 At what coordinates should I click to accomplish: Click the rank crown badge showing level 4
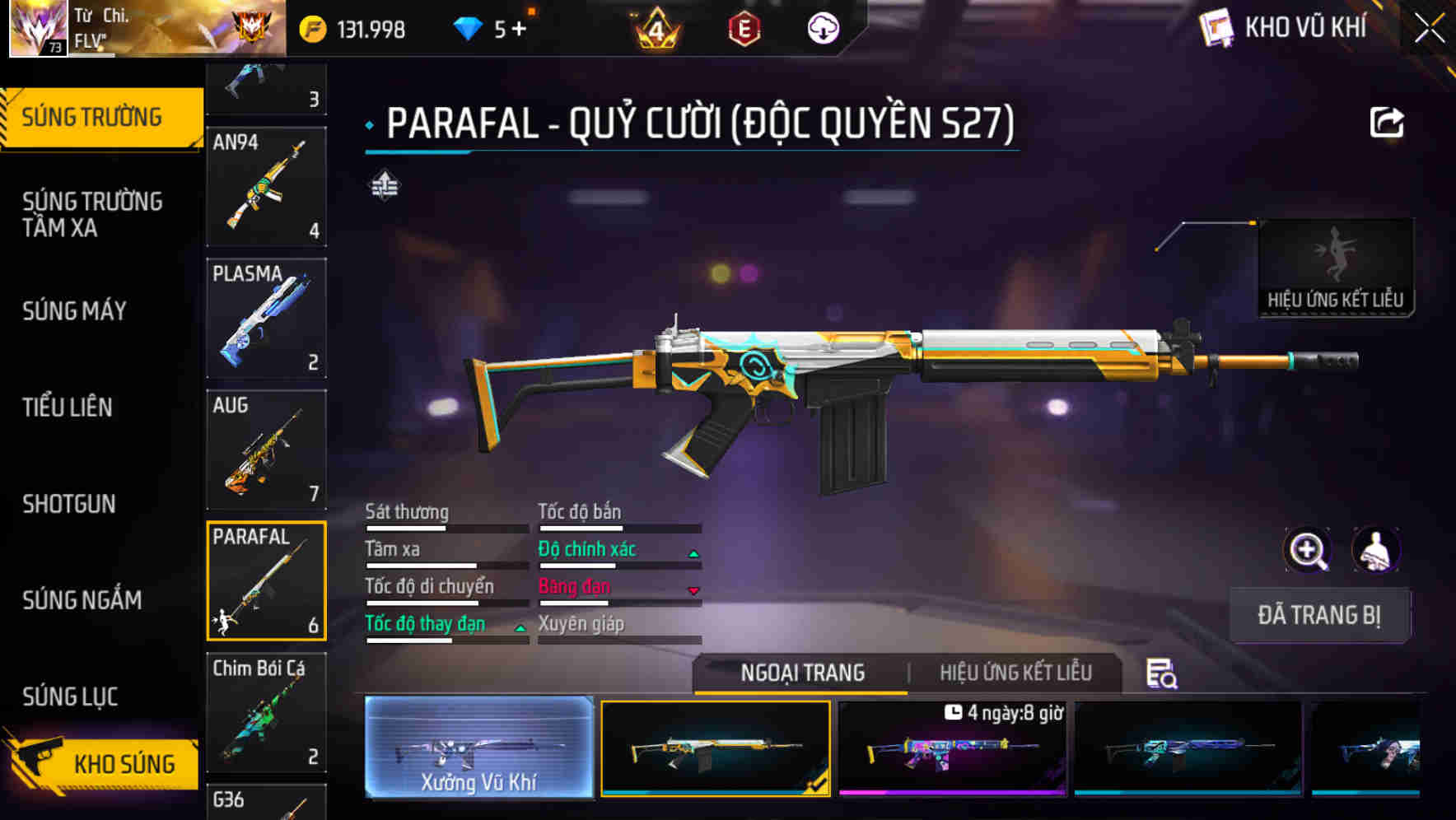[x=655, y=27]
